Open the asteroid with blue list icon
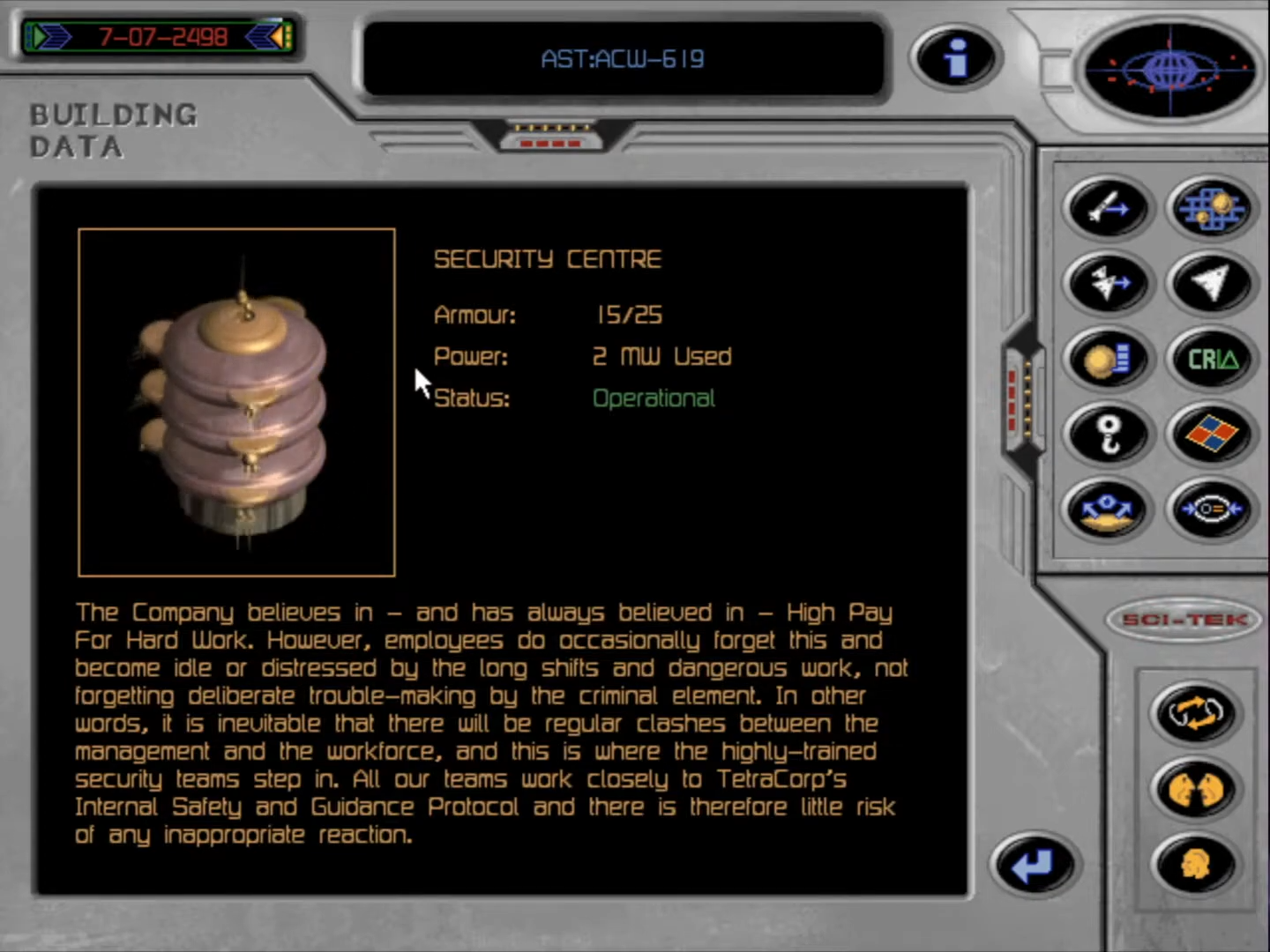This screenshot has height=952, width=1270. (1108, 360)
